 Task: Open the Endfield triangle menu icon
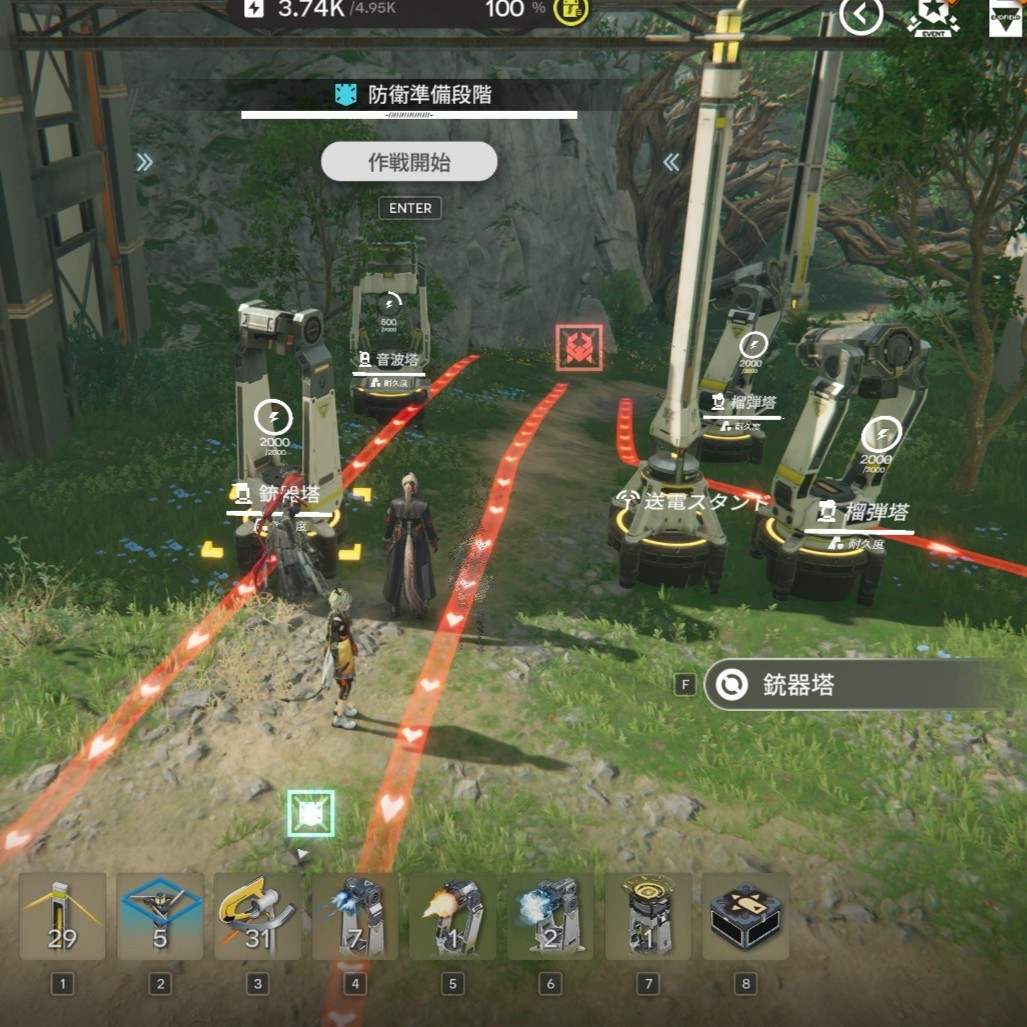coord(1004,17)
